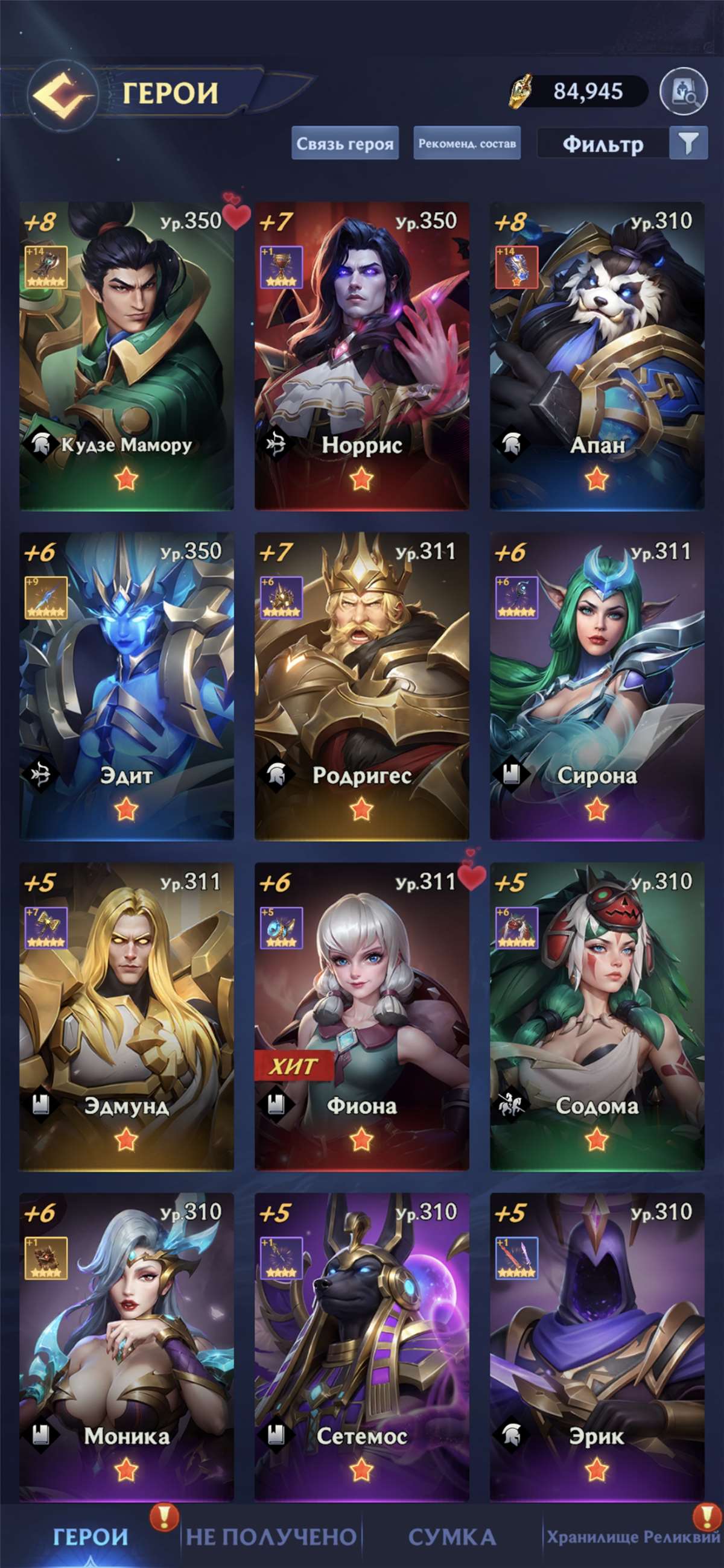Viewport: 724px width, 1568px height.
Task: Choose the Норрис hero card
Action: [x=361, y=356]
